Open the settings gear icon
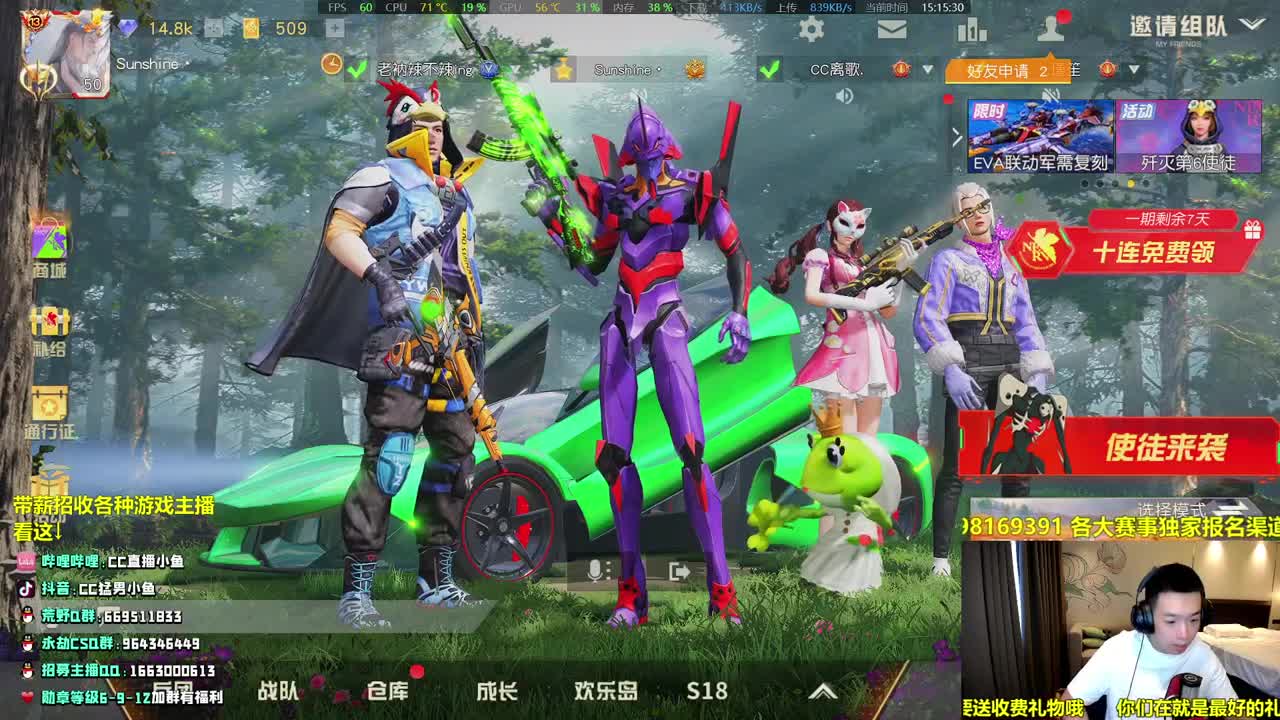 point(809,30)
